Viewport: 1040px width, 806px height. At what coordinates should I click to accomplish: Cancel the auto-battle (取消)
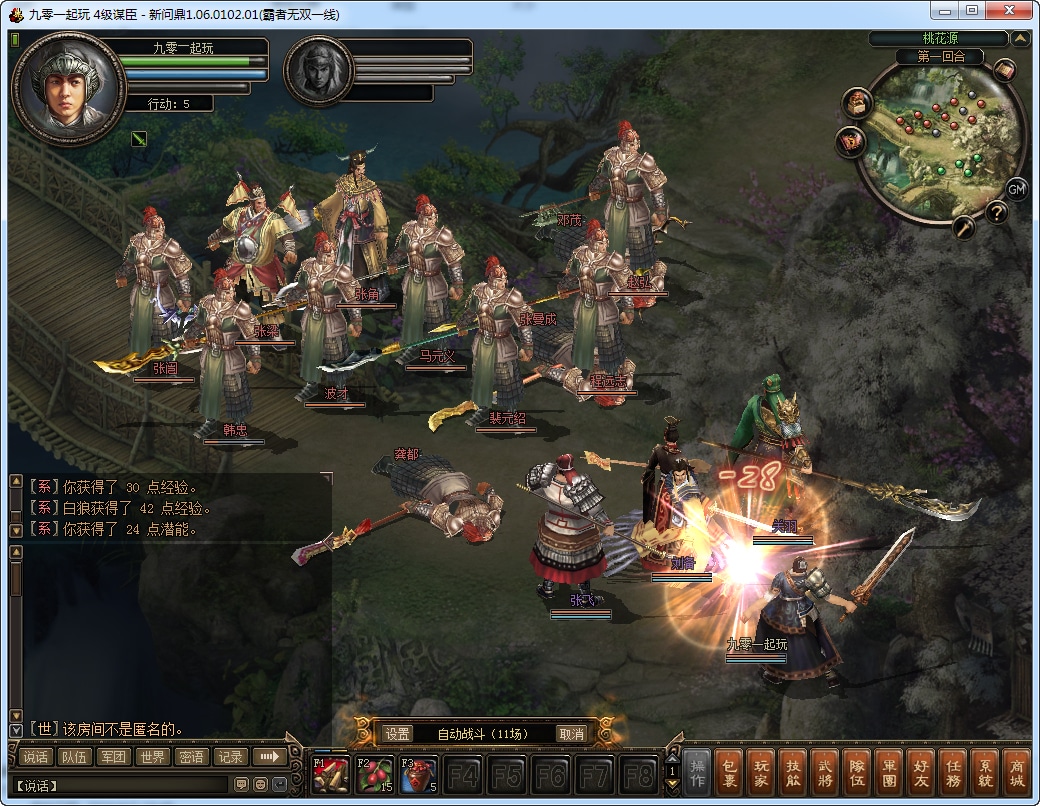[571, 733]
